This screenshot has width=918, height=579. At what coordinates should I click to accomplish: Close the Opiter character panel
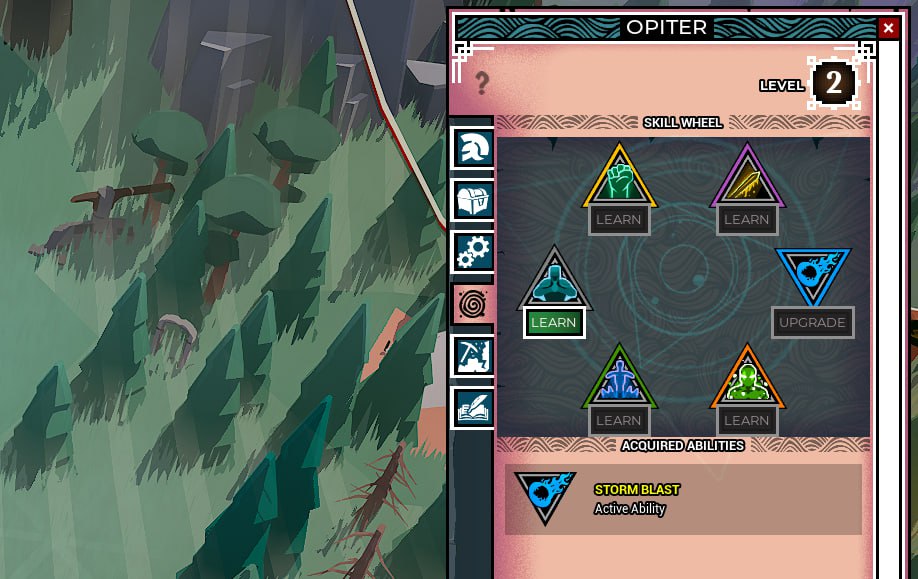pyautogui.click(x=888, y=28)
